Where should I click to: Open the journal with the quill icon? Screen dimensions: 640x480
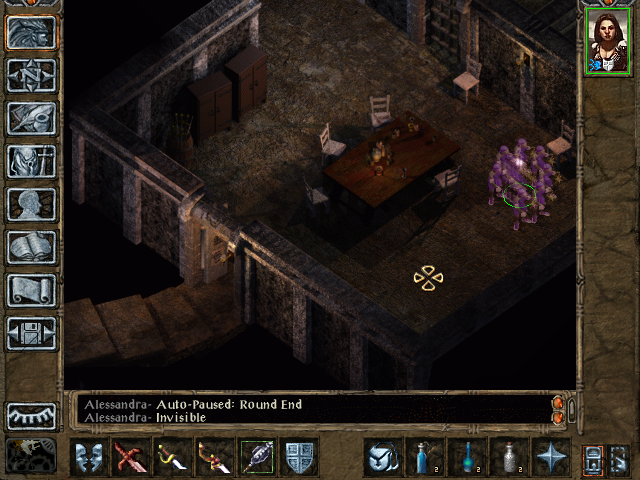pos(32,118)
